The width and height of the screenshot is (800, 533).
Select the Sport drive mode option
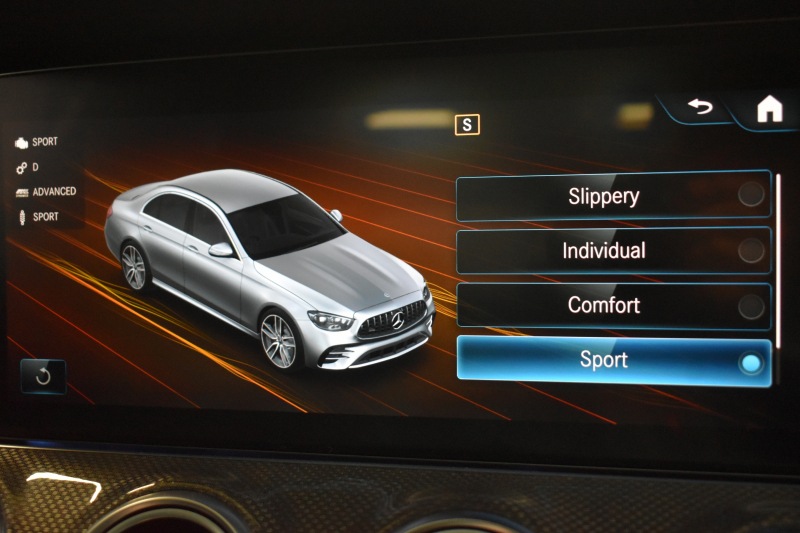(613, 359)
